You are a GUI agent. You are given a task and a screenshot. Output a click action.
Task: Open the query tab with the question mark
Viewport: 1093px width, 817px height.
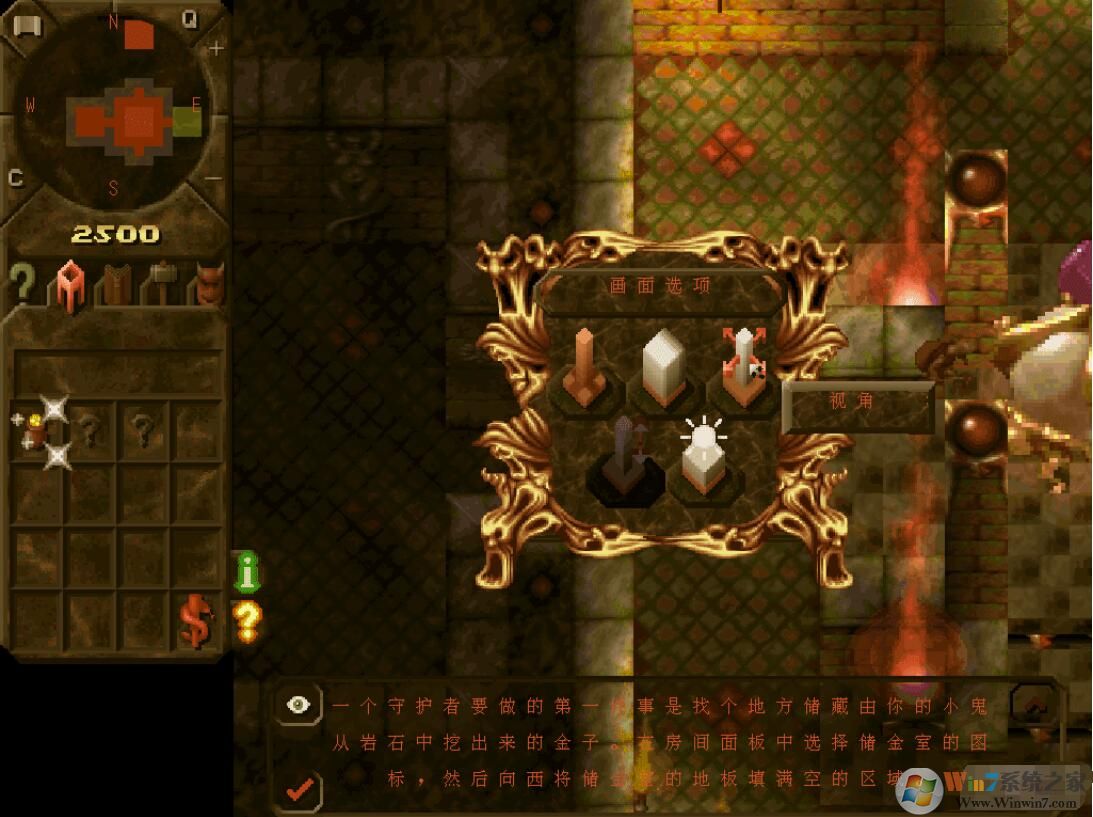[x=22, y=283]
